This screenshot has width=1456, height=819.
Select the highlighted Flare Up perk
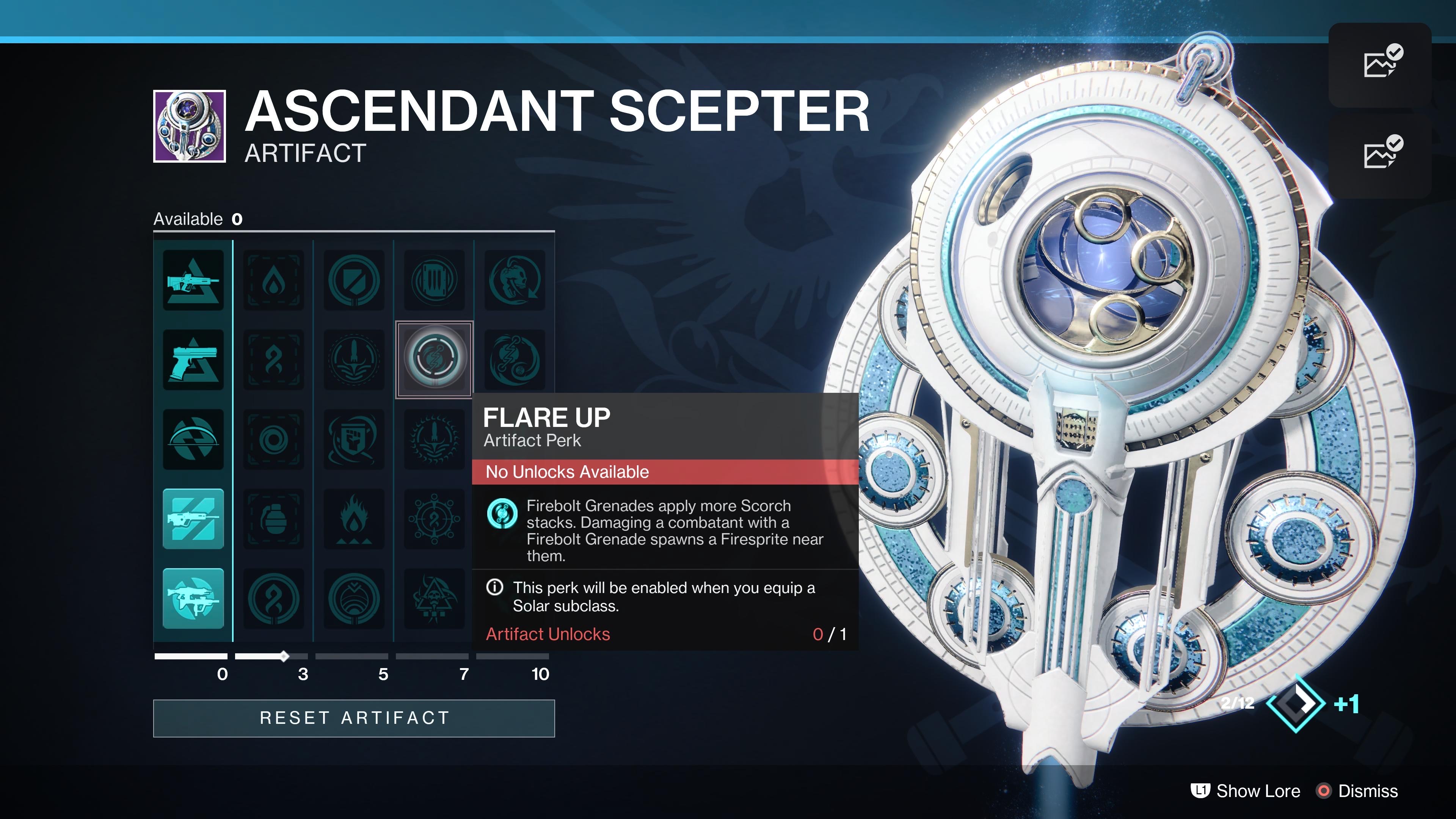tap(434, 359)
